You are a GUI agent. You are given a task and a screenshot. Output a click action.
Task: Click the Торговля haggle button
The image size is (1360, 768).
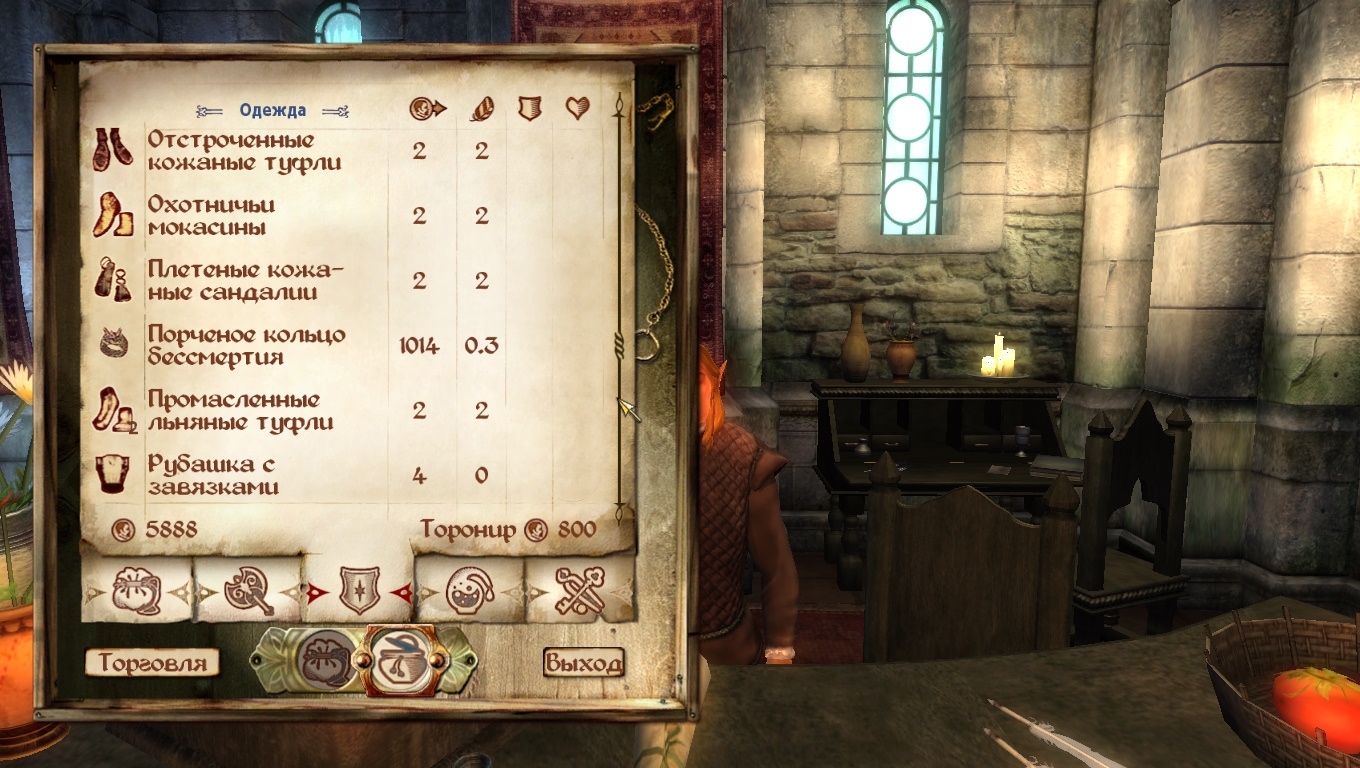pyautogui.click(x=152, y=662)
